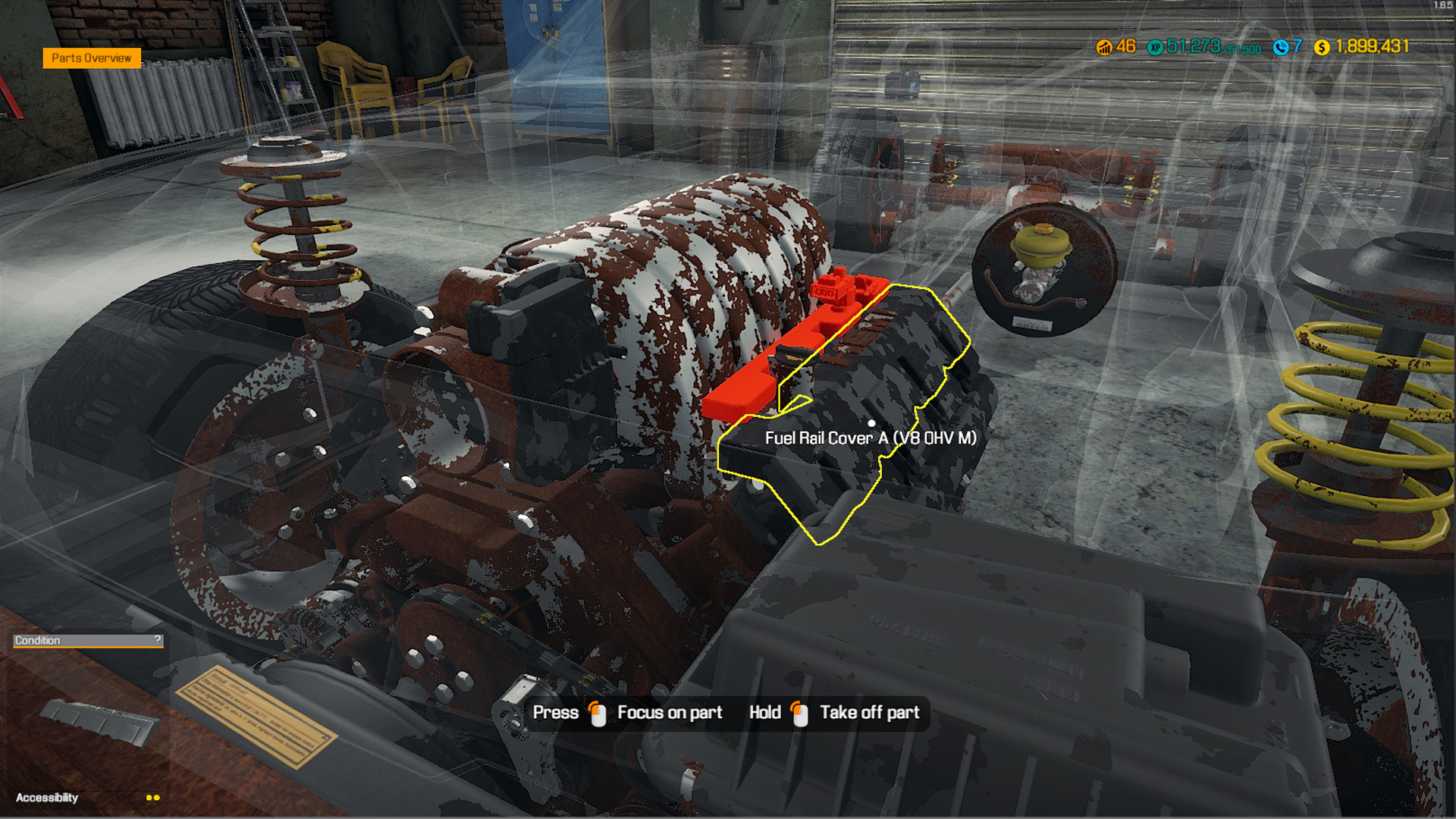
Task: Click the orange level rank icon
Action: (x=1104, y=49)
